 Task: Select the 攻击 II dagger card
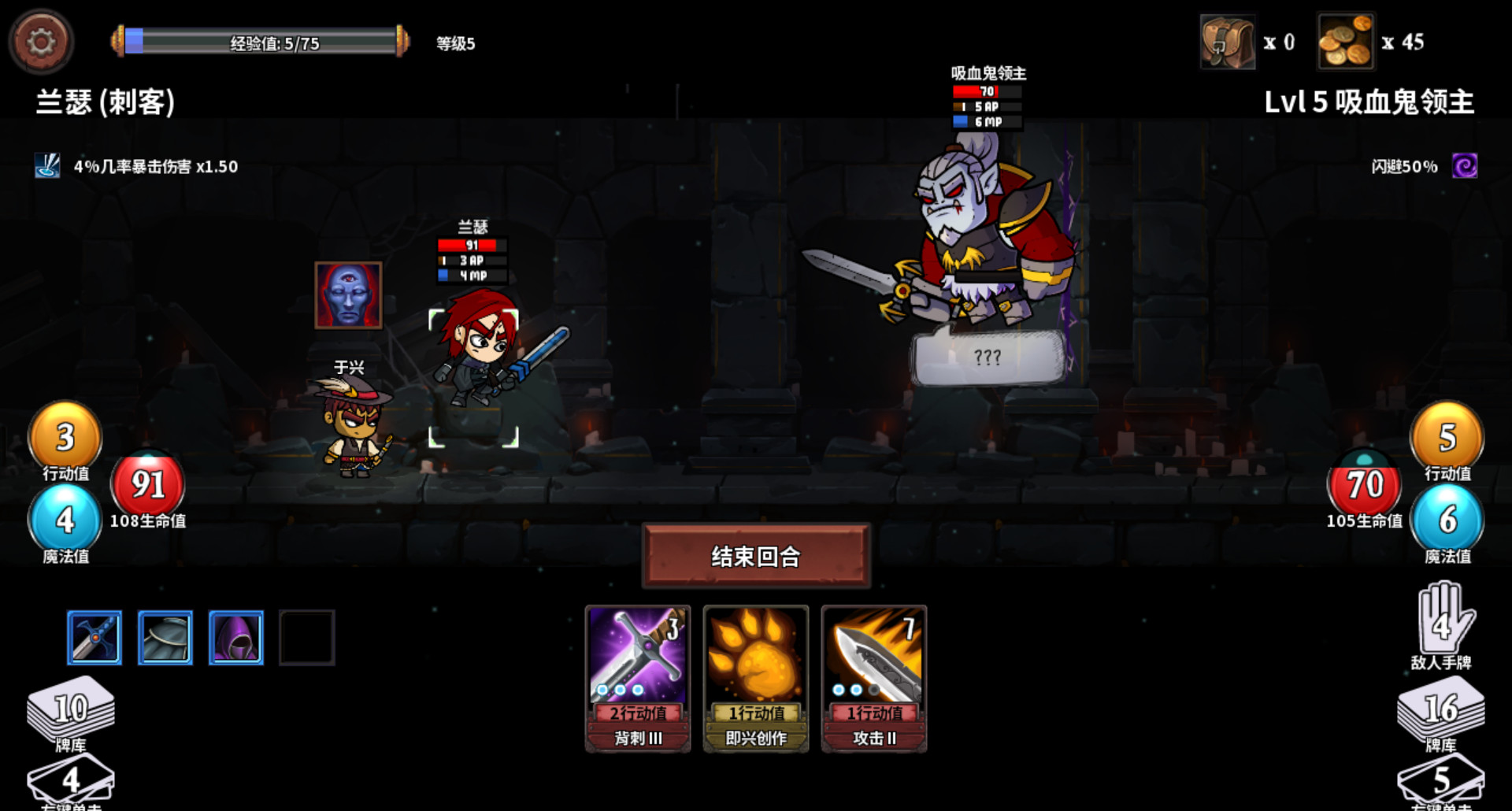tap(874, 679)
